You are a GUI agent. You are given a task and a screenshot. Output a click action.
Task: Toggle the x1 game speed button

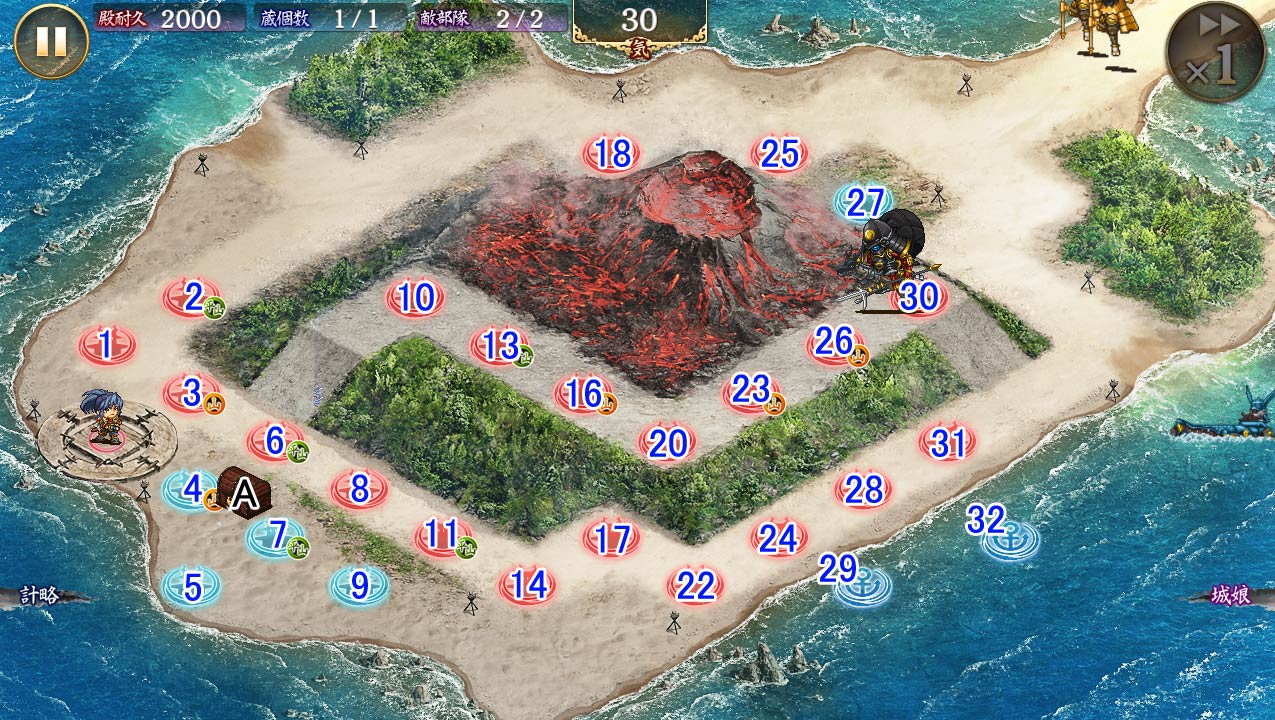coord(1216,52)
